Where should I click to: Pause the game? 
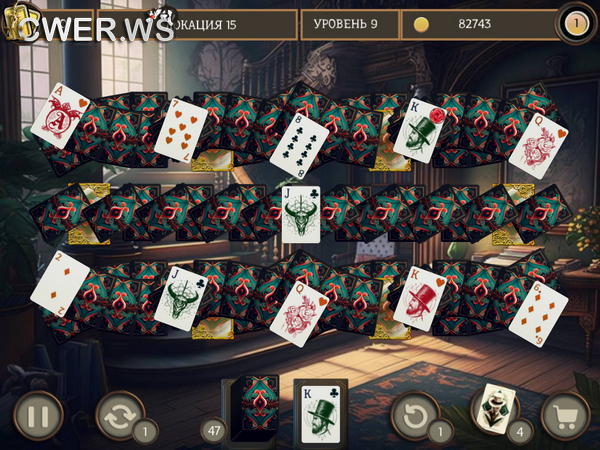click(x=38, y=415)
